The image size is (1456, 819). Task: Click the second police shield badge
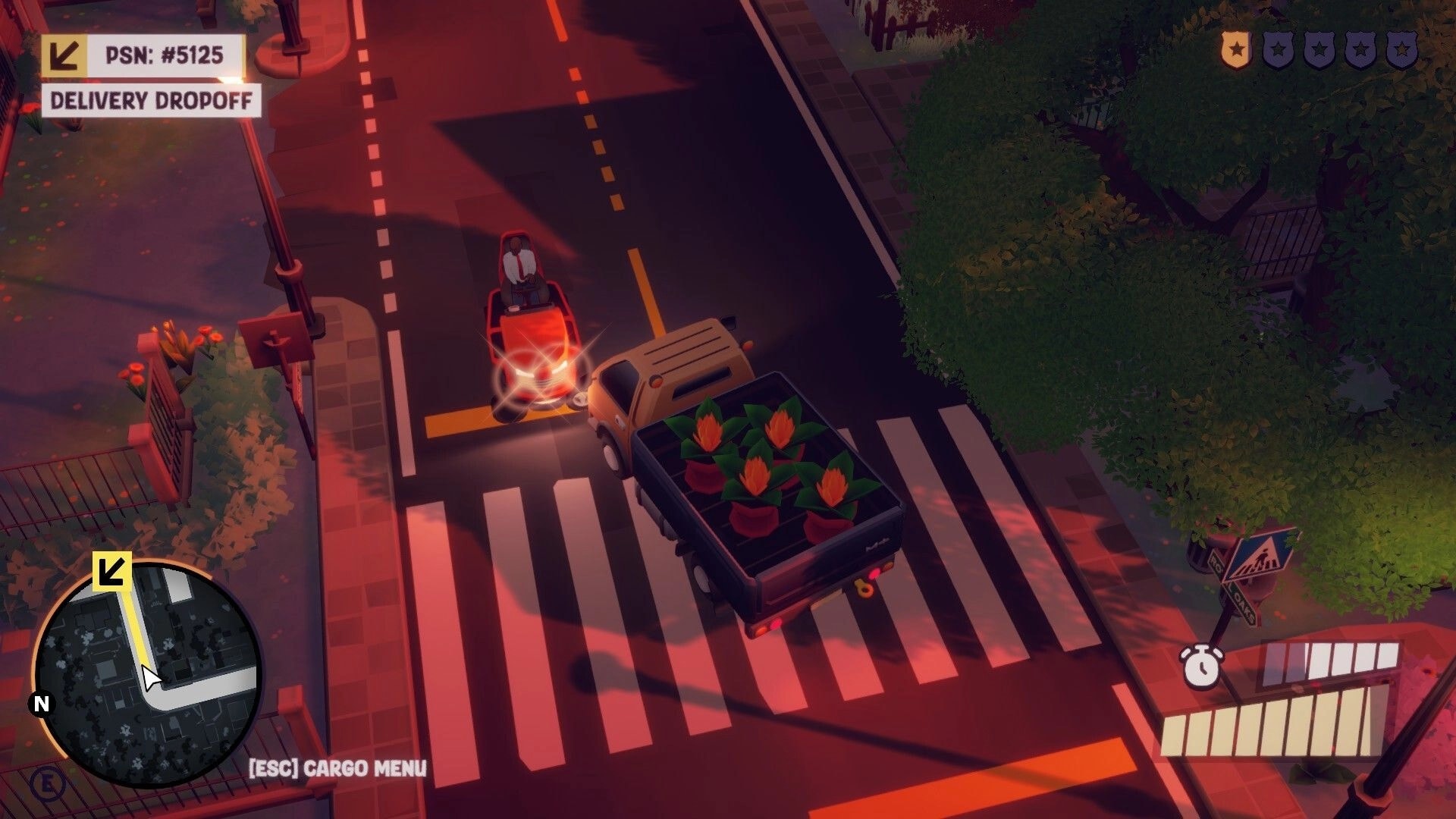pyautogui.click(x=1277, y=49)
